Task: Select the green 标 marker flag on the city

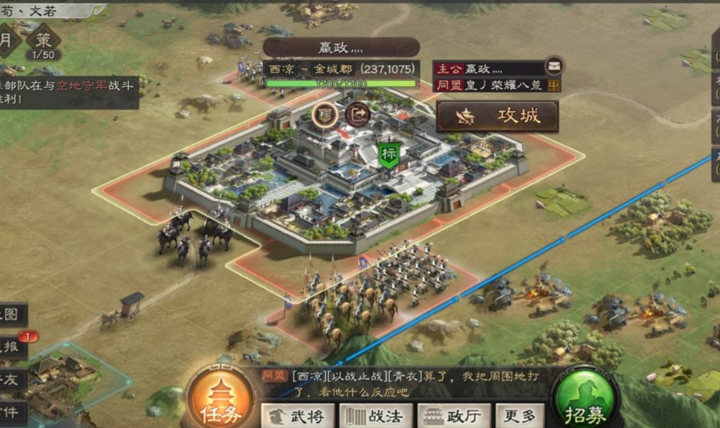Action: coord(390,155)
